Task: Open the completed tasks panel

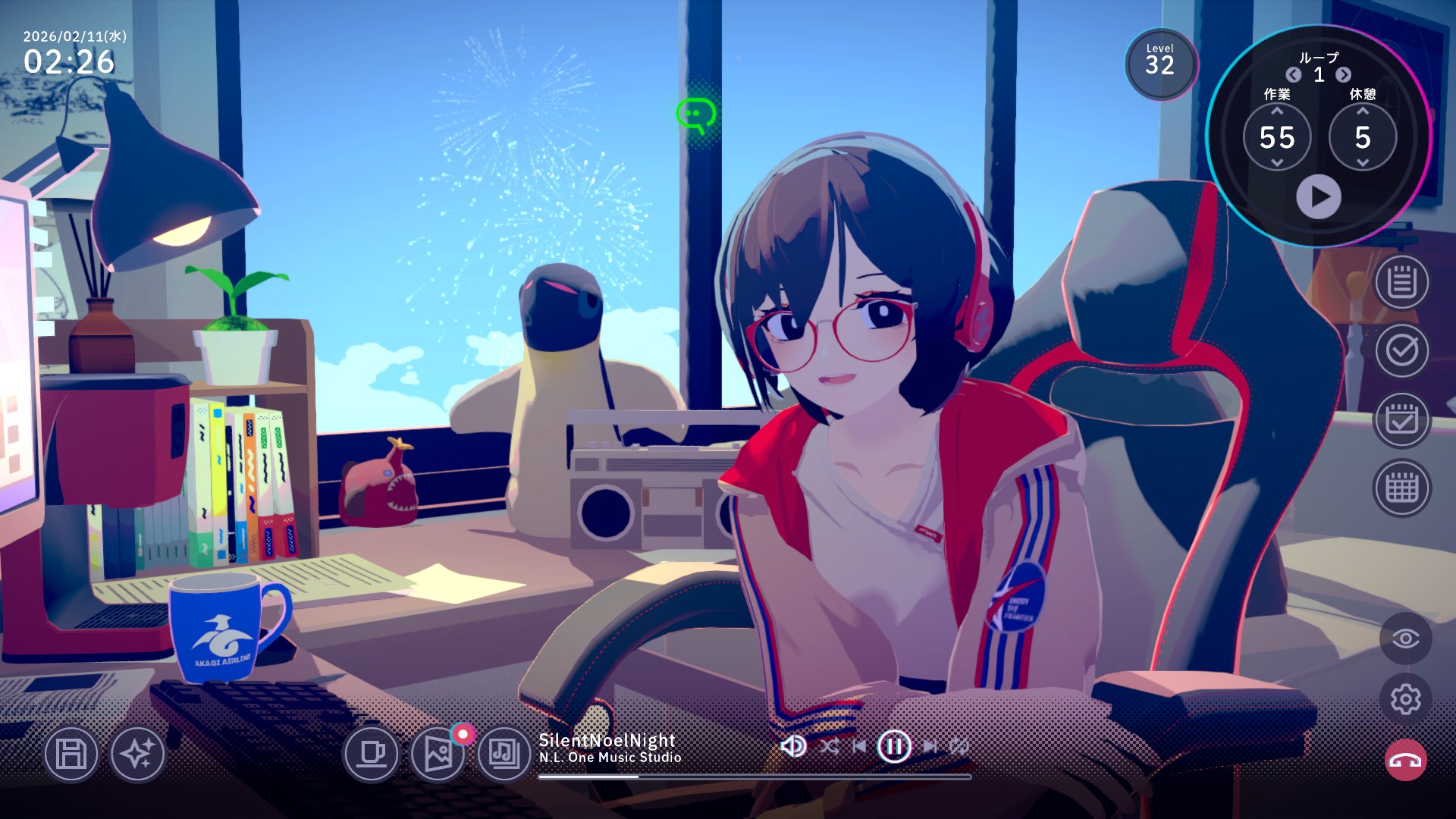Action: (1401, 351)
